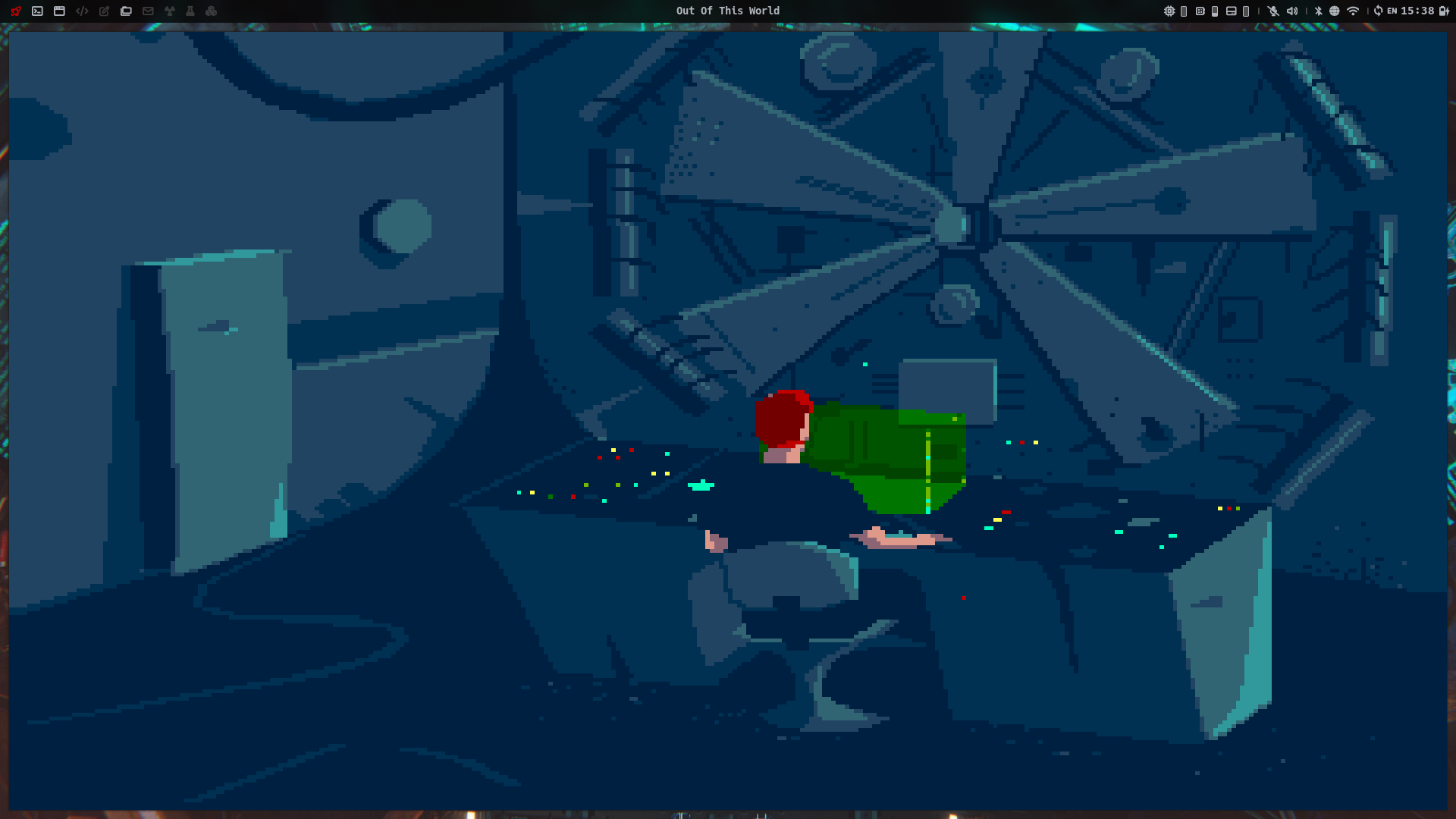Open the terminal workspace in top bar

pos(37,11)
